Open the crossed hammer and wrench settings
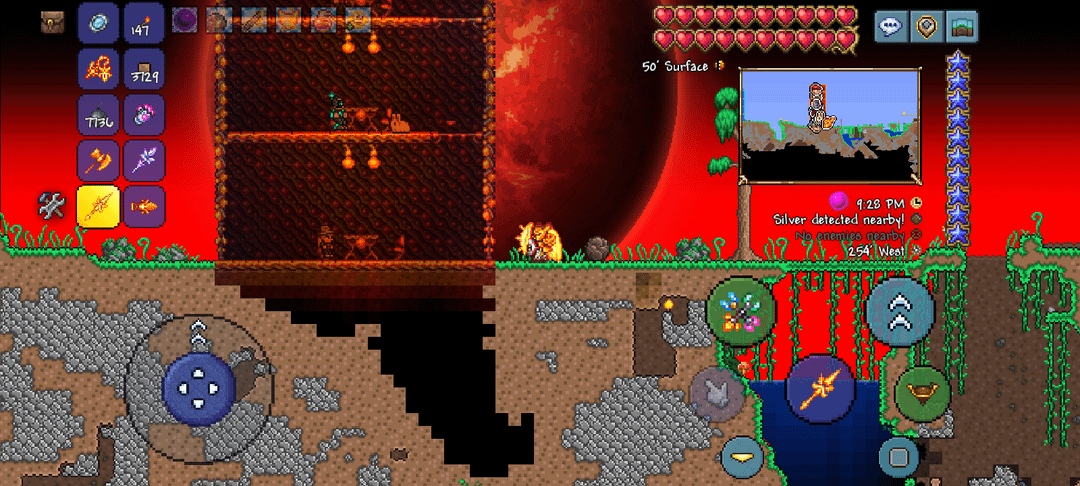This screenshot has width=1080, height=486. (52, 206)
